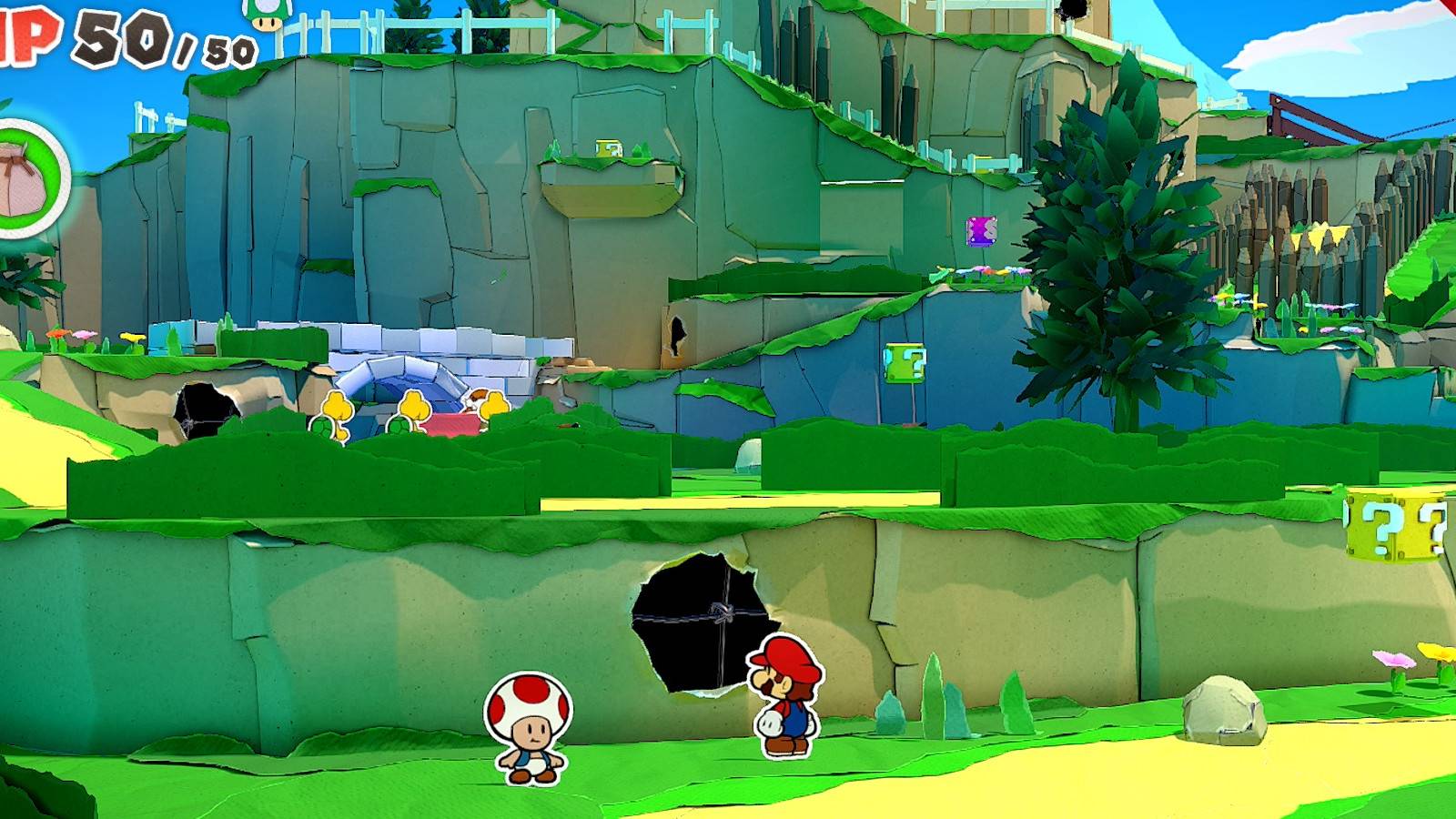Hit the green ? block near the tree

coord(905,364)
